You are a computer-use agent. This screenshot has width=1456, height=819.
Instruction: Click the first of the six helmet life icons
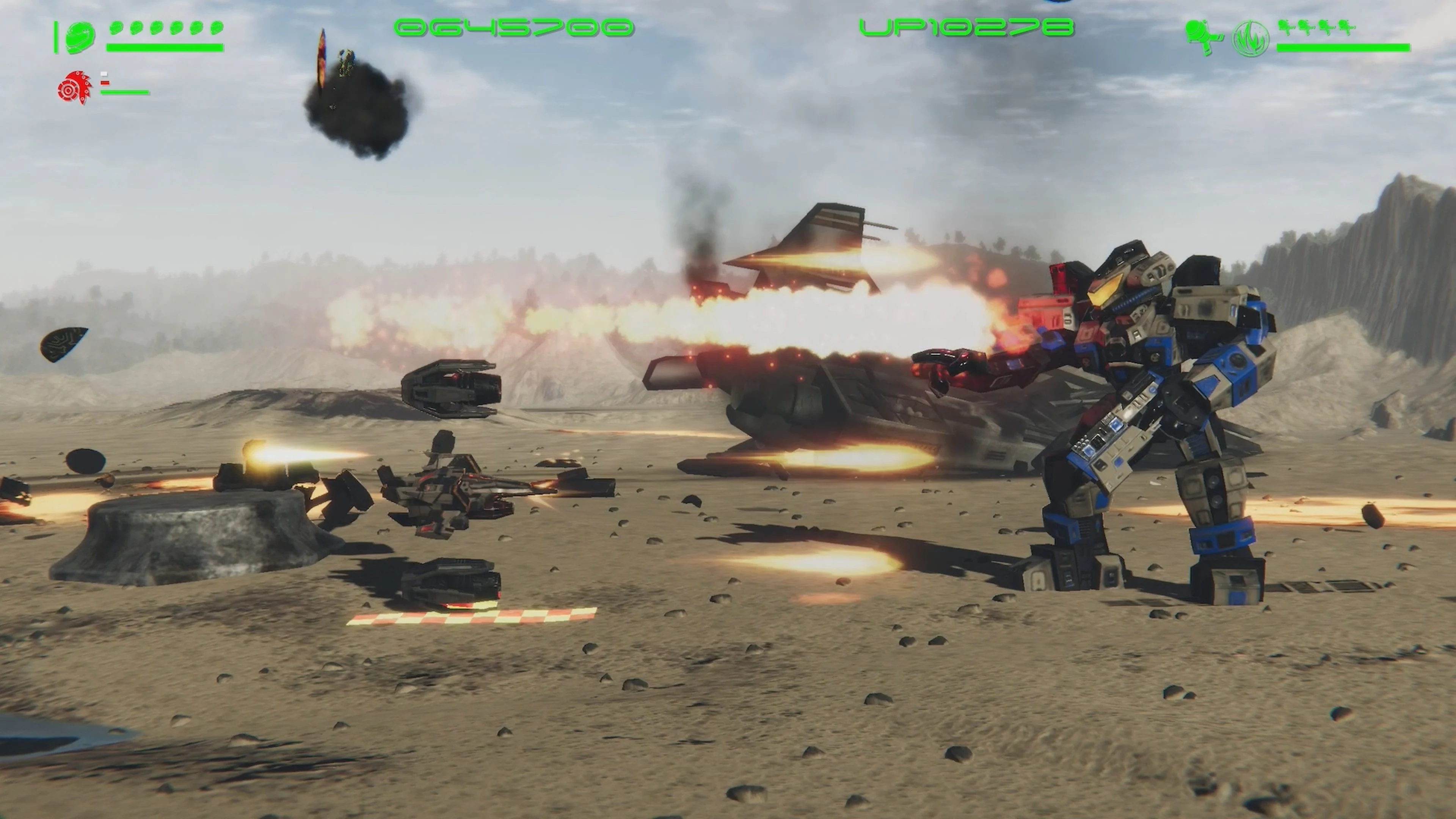(x=116, y=28)
